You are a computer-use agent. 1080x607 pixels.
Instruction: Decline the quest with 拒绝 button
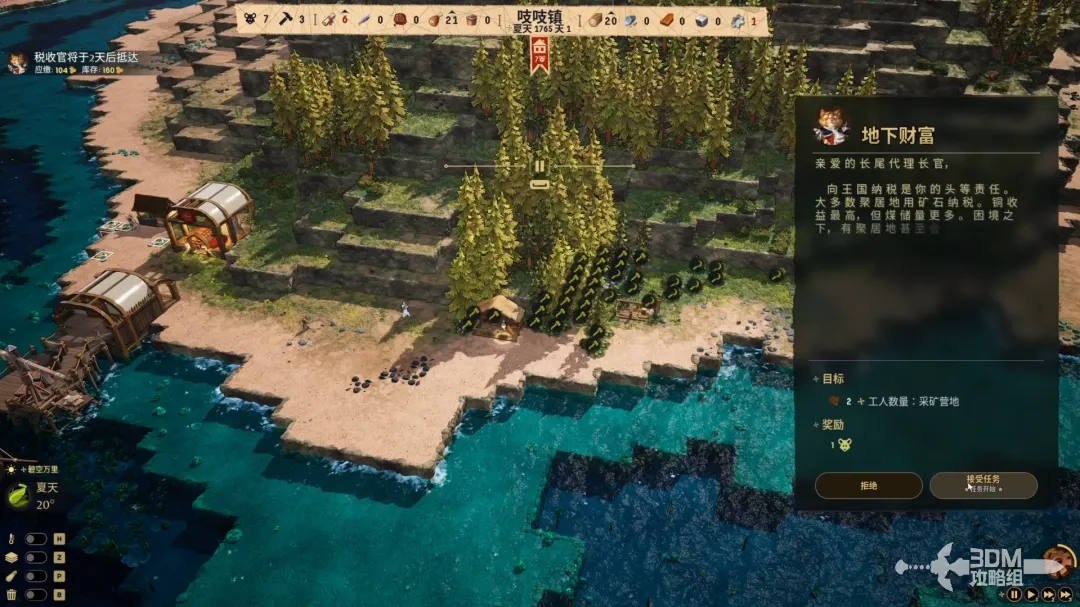868,485
